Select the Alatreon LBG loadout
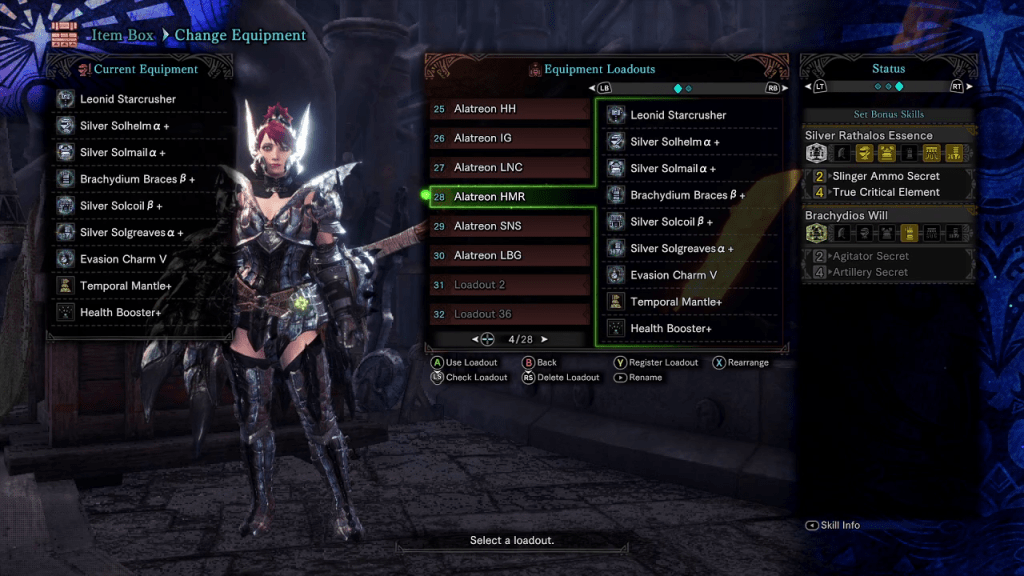The width and height of the screenshot is (1024, 576). pos(510,255)
